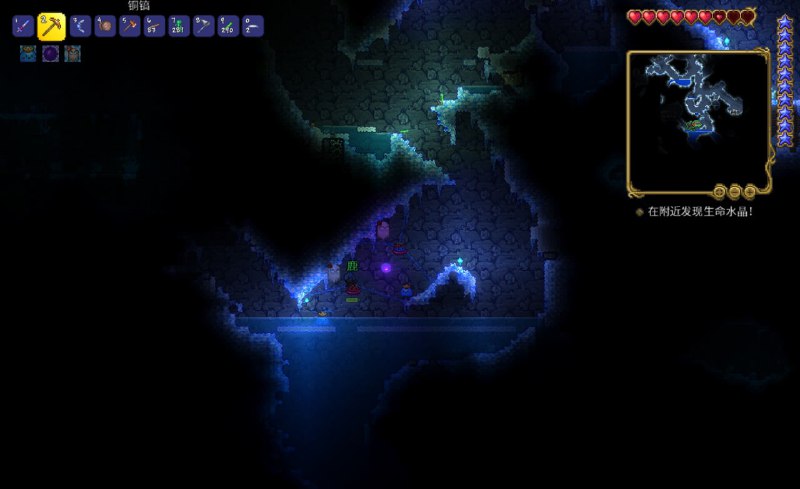This screenshot has width=800, height=489.
Task: Select the slot 6 item stacked 57
Action: click(154, 26)
